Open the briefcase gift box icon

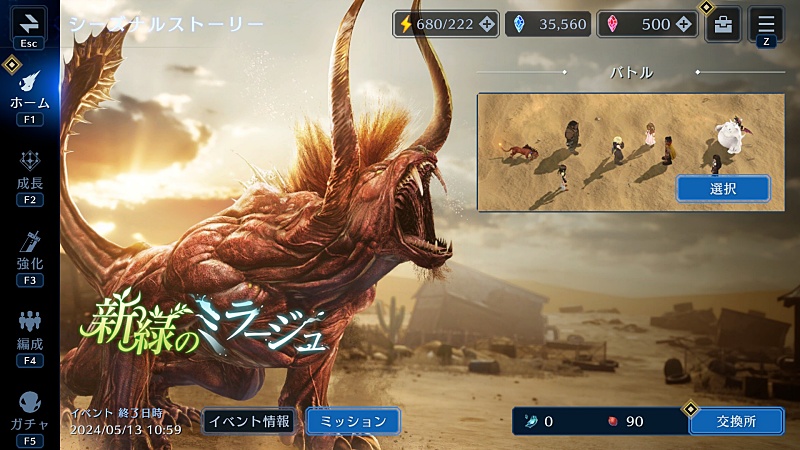tap(723, 25)
